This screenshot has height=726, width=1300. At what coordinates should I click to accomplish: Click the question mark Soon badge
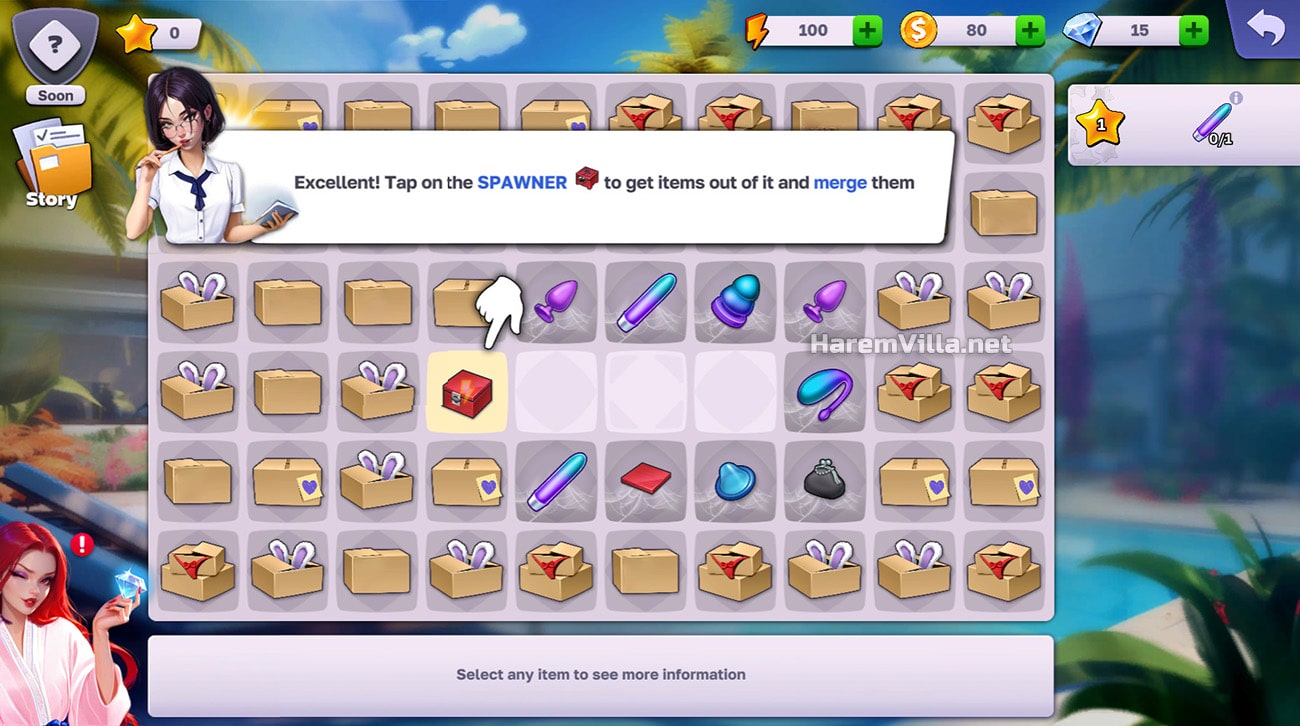[55, 55]
